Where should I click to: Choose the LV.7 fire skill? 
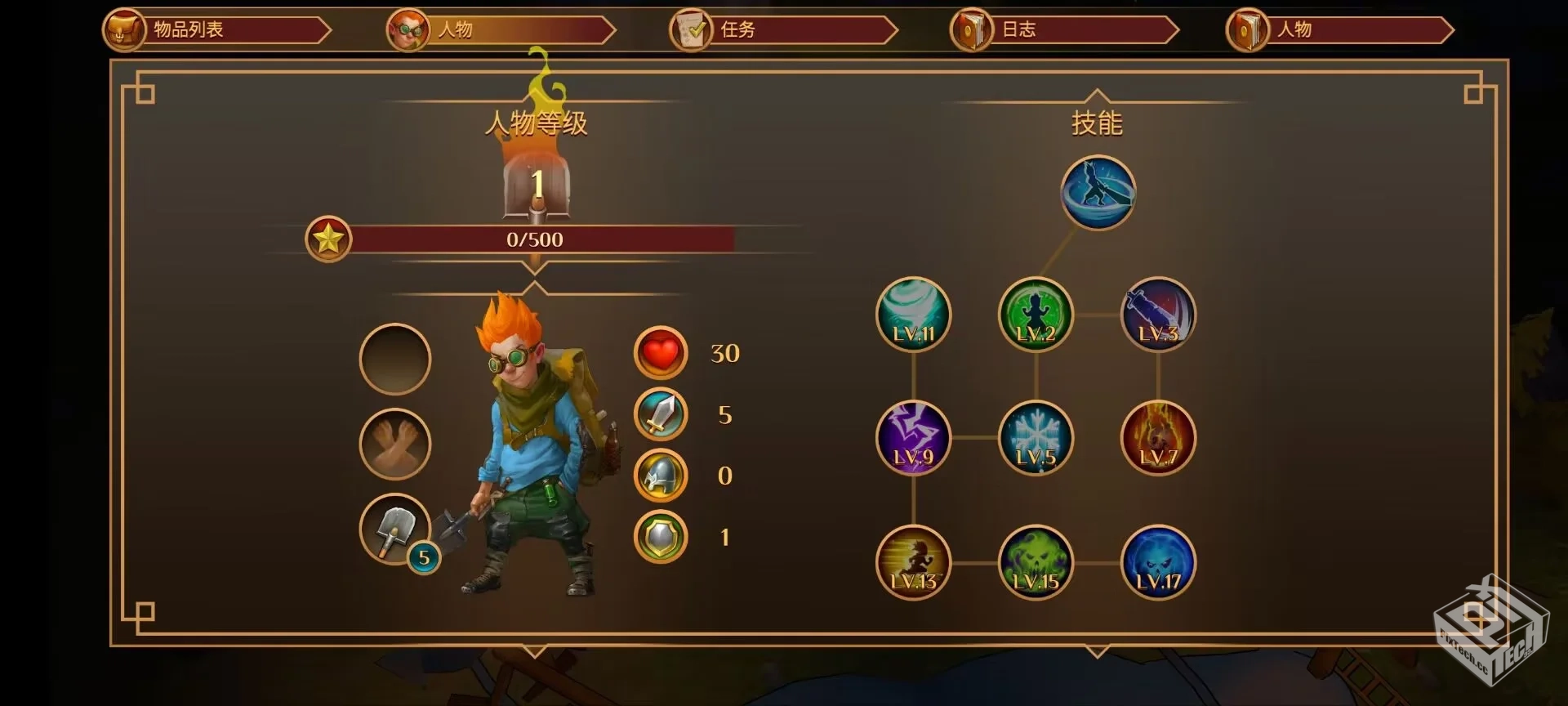(x=1158, y=438)
